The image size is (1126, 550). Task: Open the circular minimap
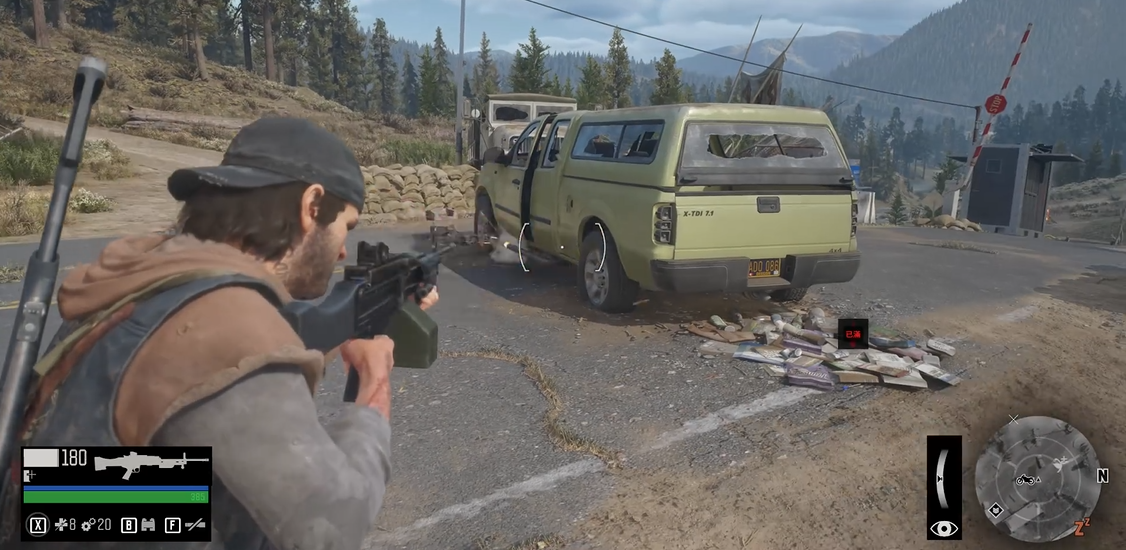click(1037, 478)
